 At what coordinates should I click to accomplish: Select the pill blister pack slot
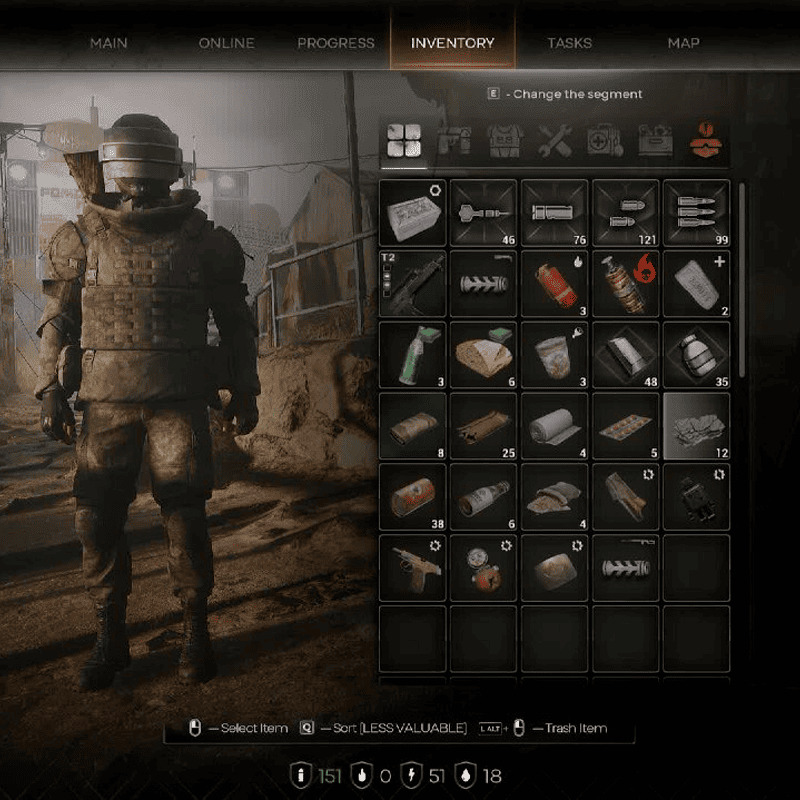coord(626,425)
